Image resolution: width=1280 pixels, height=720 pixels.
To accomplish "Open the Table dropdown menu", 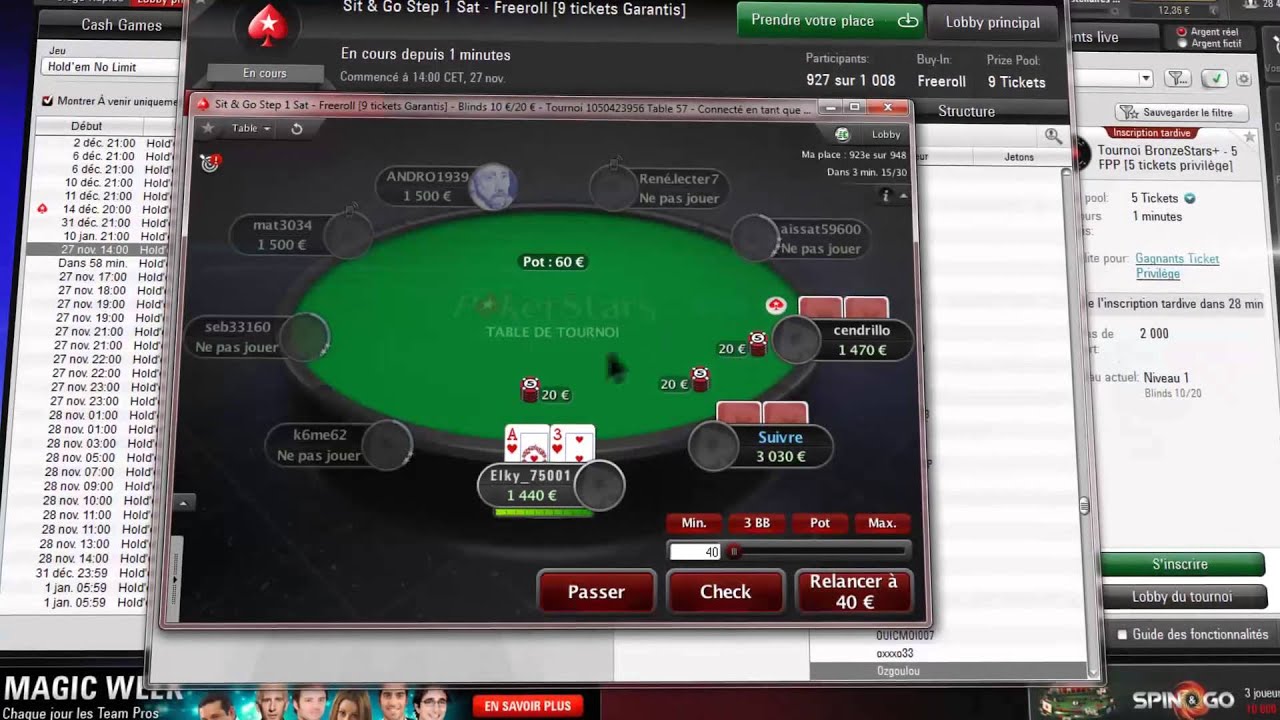I will click(x=246, y=128).
